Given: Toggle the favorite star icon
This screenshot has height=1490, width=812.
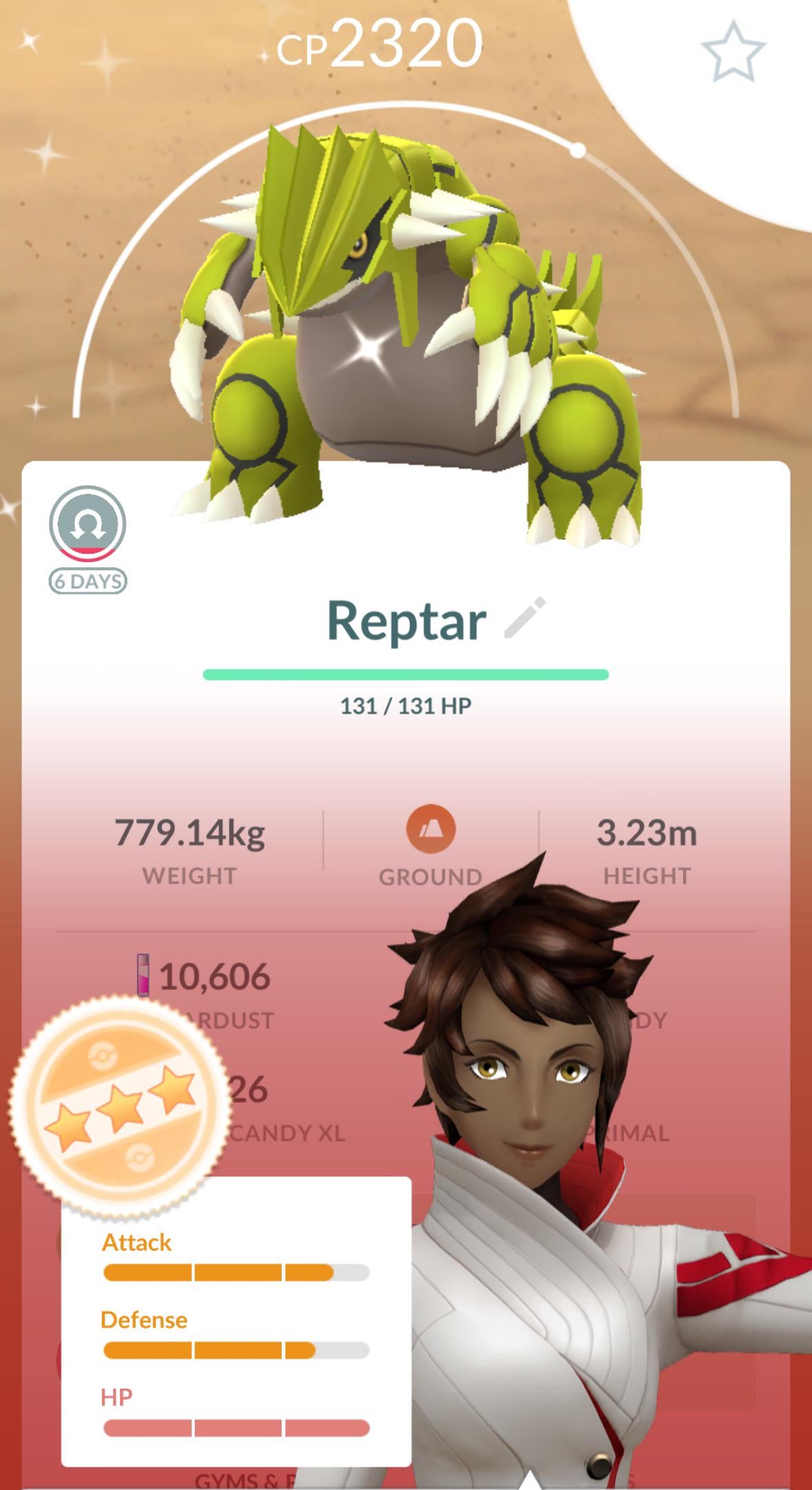Looking at the screenshot, I should coord(732,52).
